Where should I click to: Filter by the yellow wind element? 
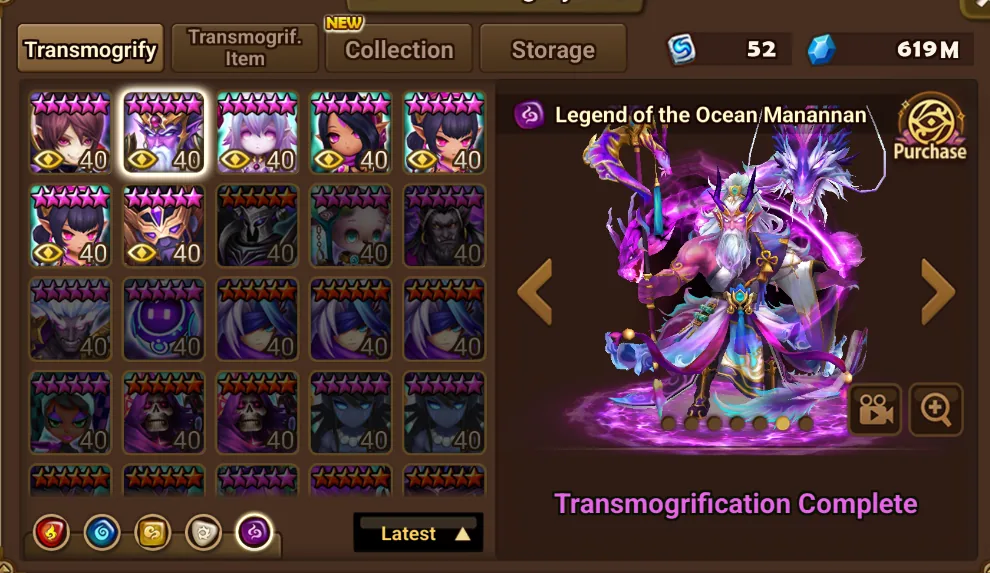[153, 533]
